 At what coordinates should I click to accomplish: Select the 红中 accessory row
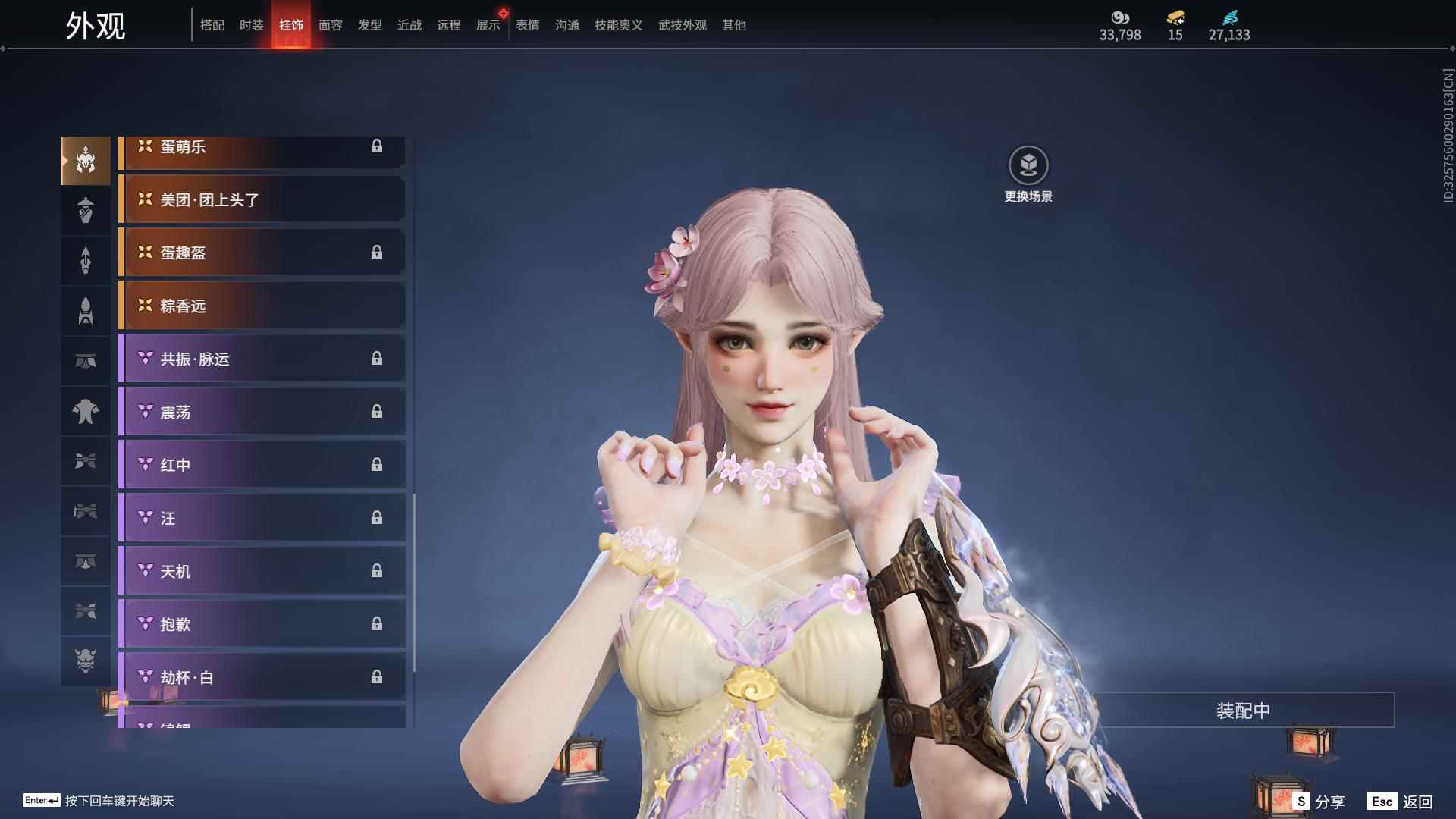(262, 465)
